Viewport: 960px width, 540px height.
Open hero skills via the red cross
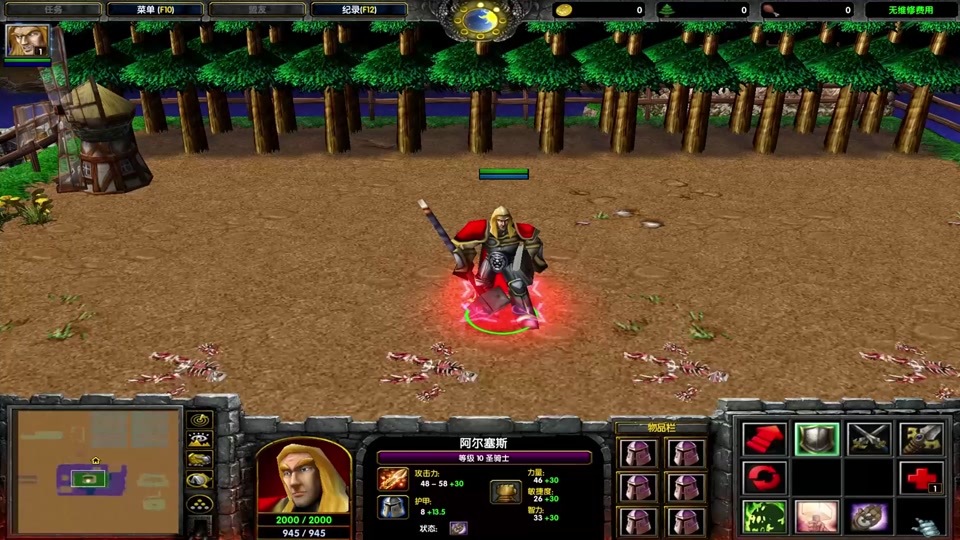point(920,478)
